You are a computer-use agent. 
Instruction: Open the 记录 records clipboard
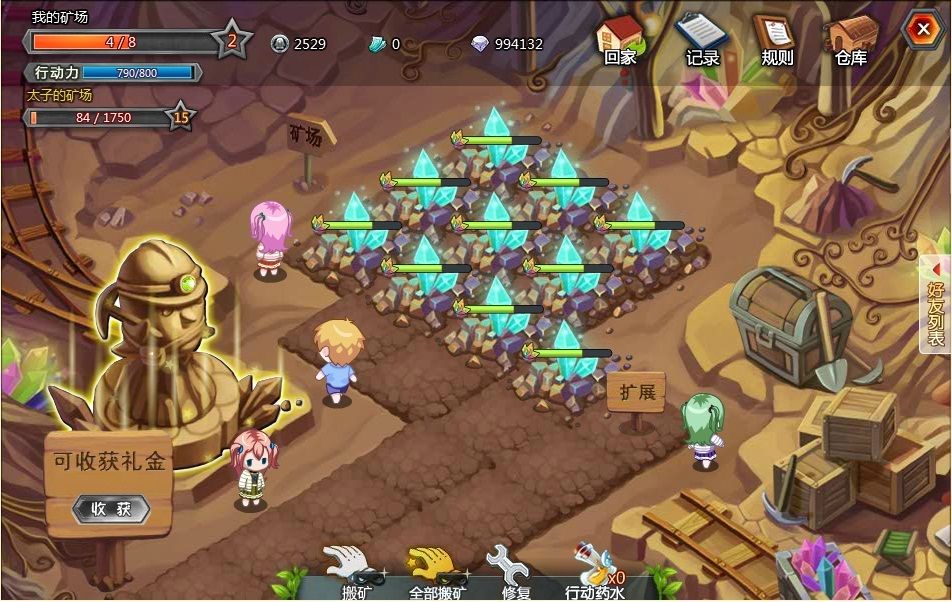click(x=701, y=38)
